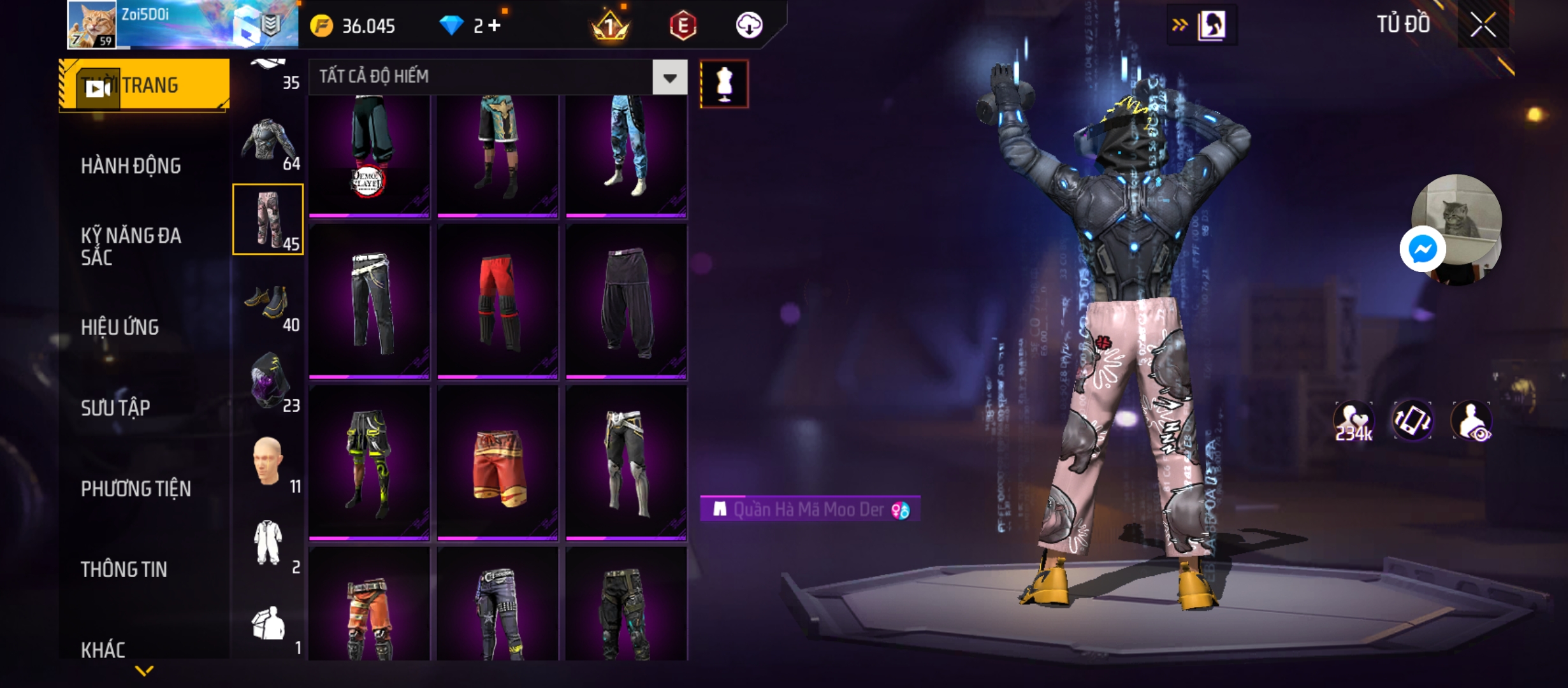The height and width of the screenshot is (688, 1568).
Task: Click the mannequin preview button
Action: pos(724,84)
